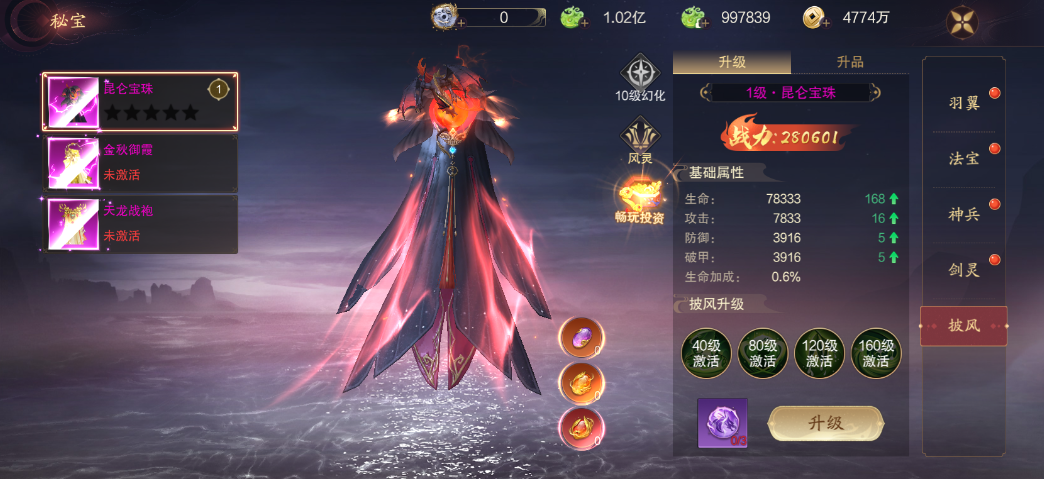The height and width of the screenshot is (479, 1044).
Task: Select the 昆仑宝珠 cloak entry
Action: coord(140,101)
